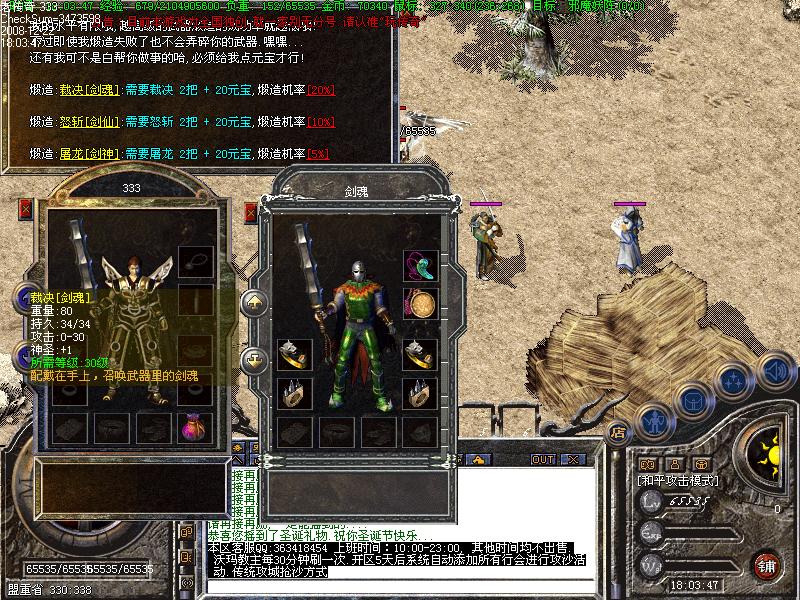Open the bag inventory round button
800x600 pixels.
point(693,401)
